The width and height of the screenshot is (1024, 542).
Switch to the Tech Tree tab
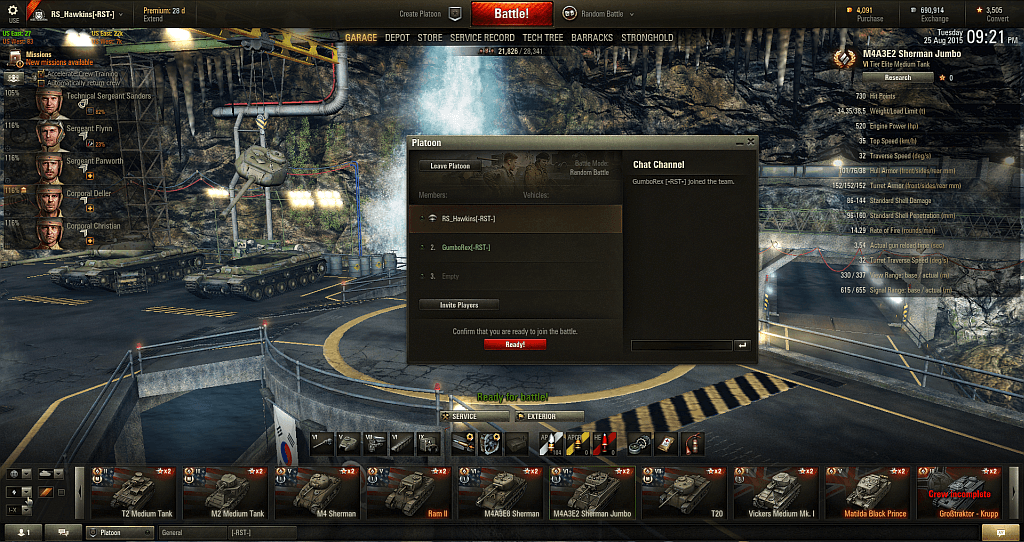543,38
